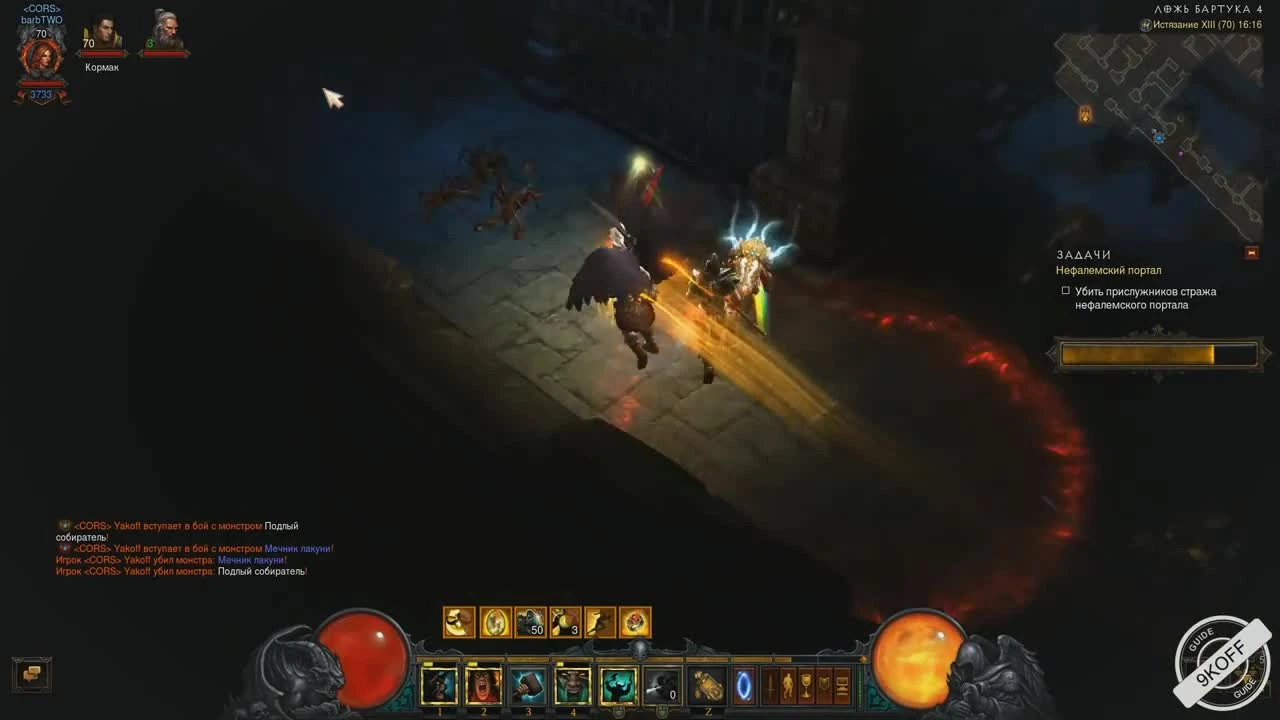The width and height of the screenshot is (1280, 720).
Task: Click the Nephalem rift progress bar
Action: 1156,353
